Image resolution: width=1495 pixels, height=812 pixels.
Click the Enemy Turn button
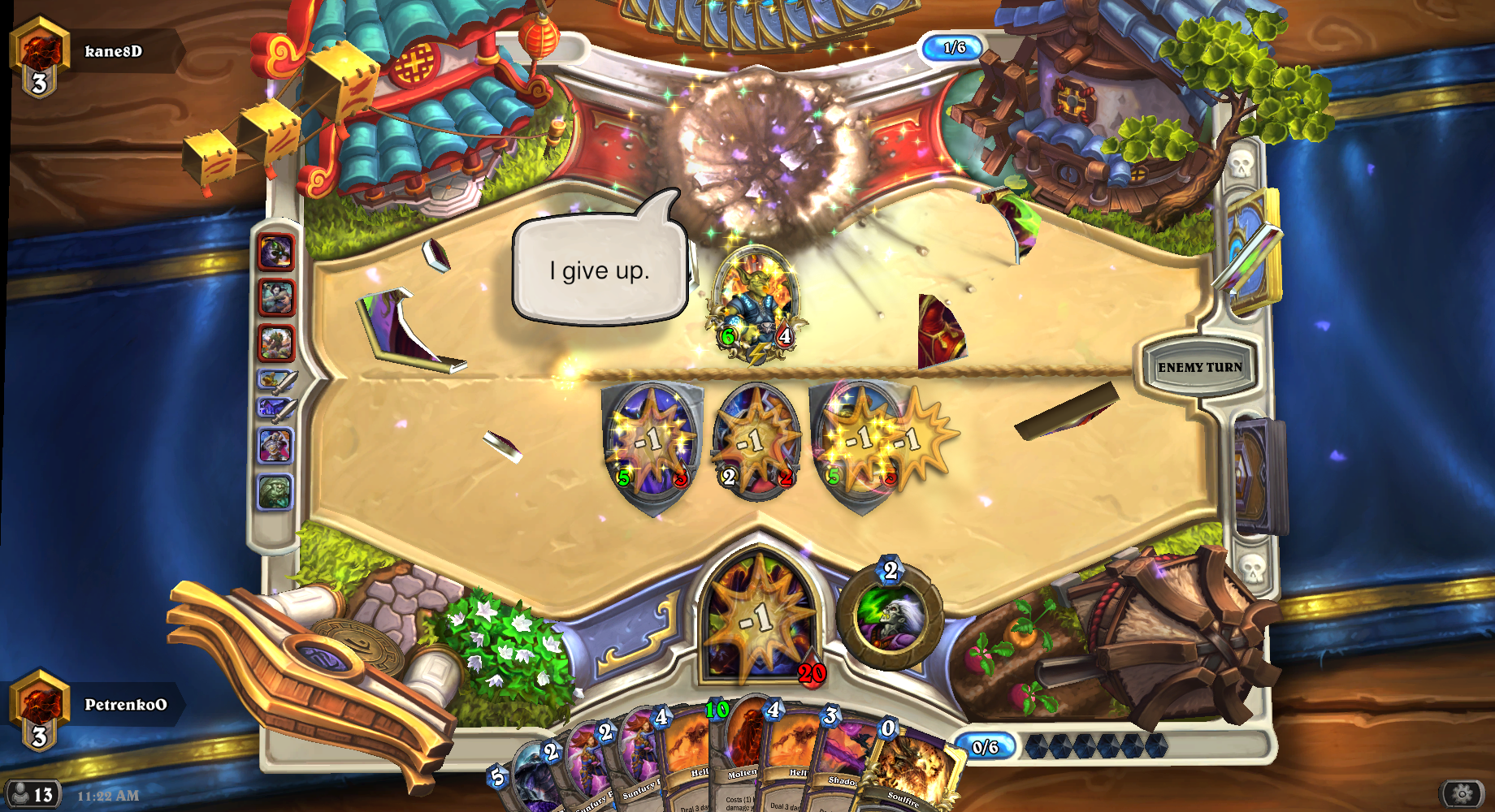pos(1199,367)
